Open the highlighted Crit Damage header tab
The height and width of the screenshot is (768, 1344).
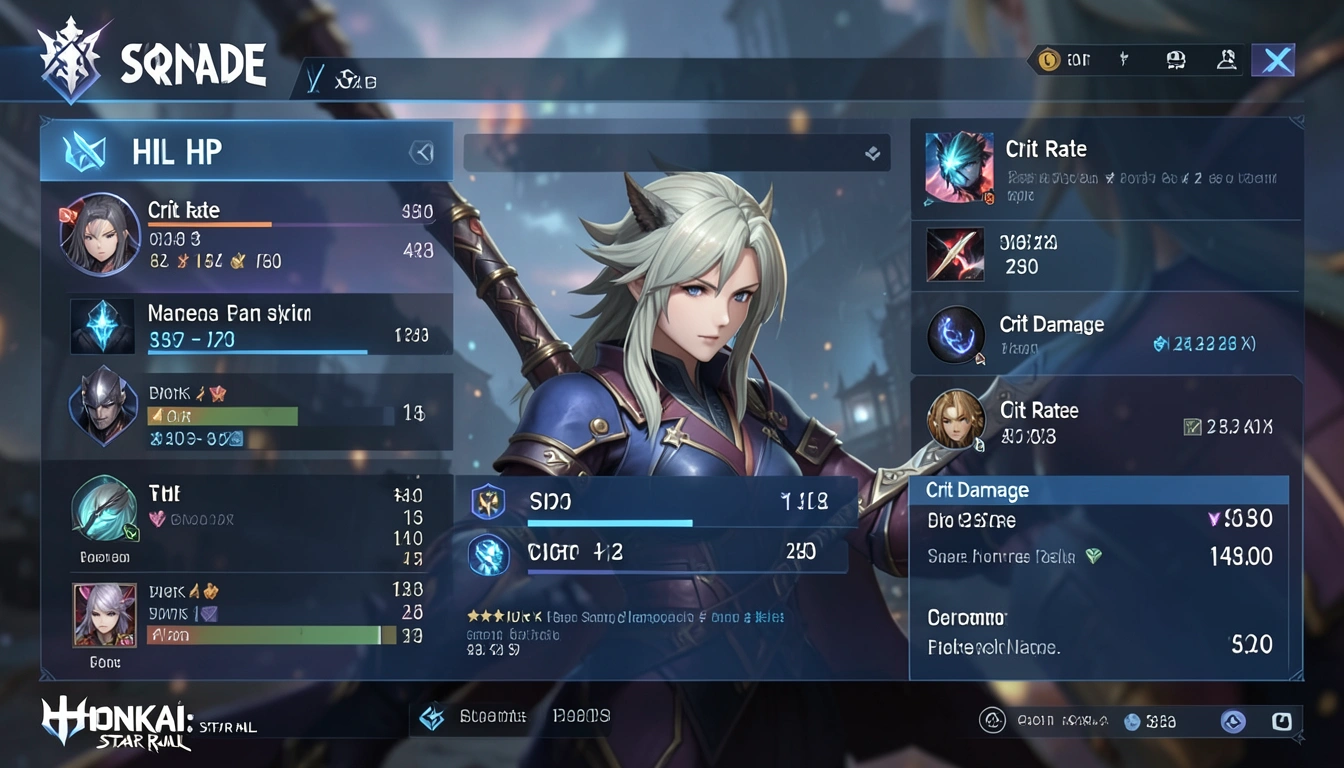coord(1098,490)
